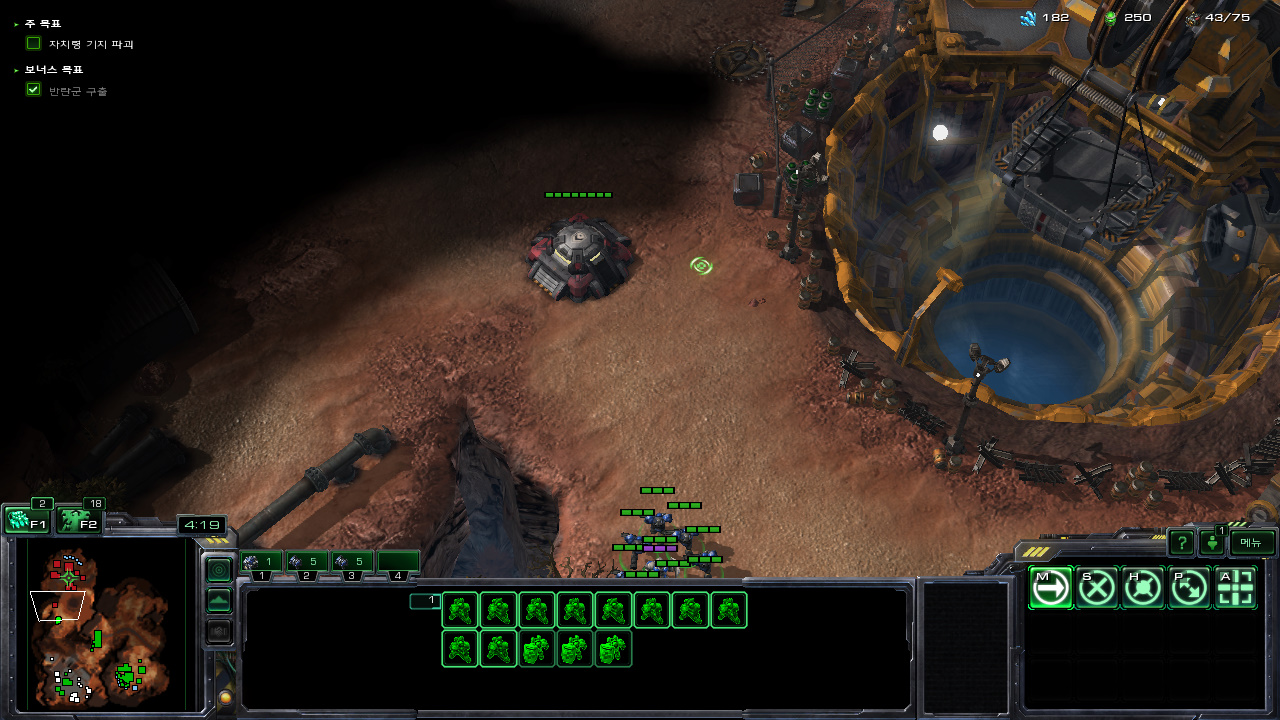
Task: Select all army units with F2 button
Action: 78,521
